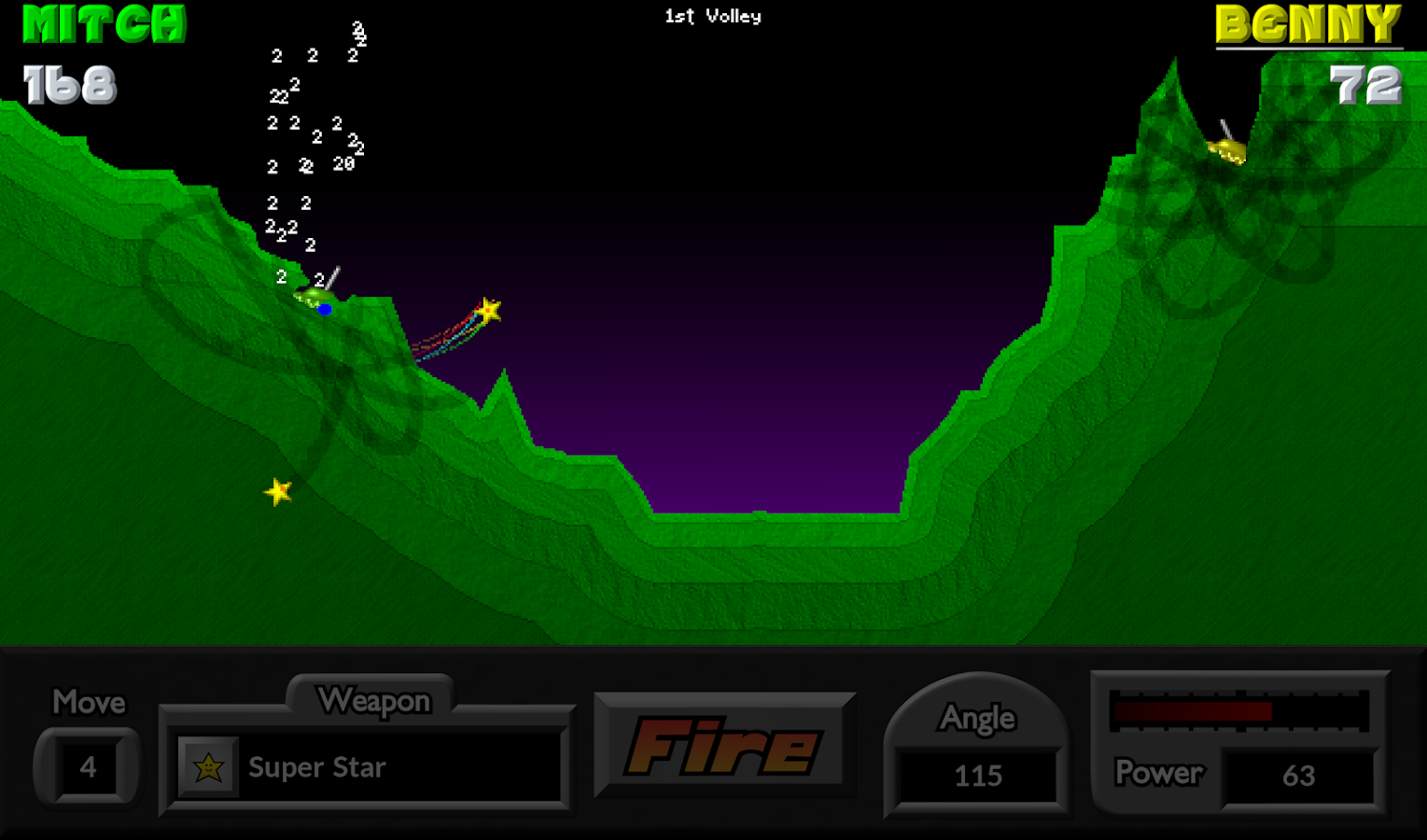Click the Angle arch panel header
Viewport: 1427px width, 840px height.
tap(976, 718)
